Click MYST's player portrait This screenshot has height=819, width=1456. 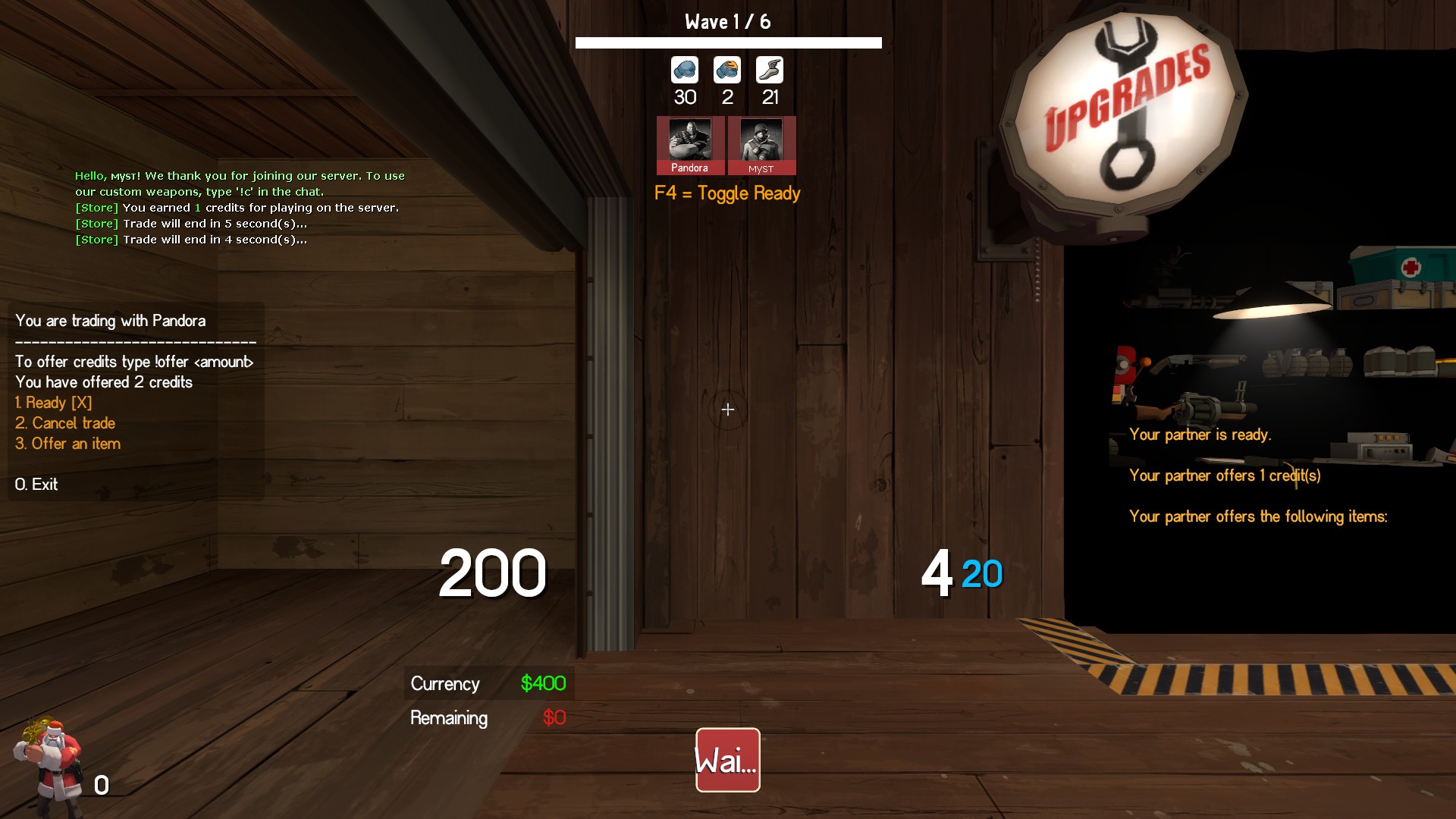[761, 145]
